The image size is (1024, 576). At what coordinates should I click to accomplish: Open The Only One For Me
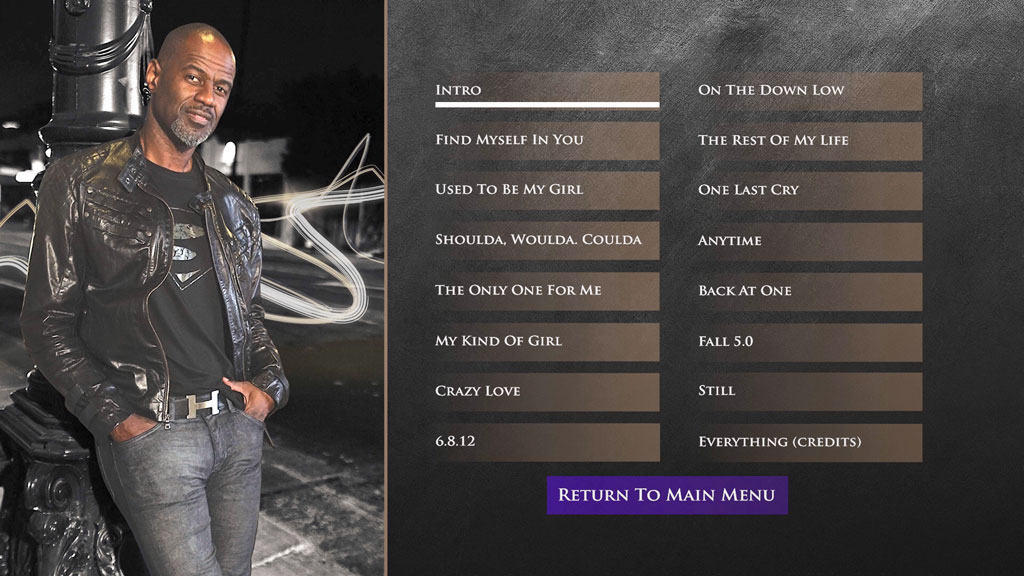pyautogui.click(x=546, y=291)
